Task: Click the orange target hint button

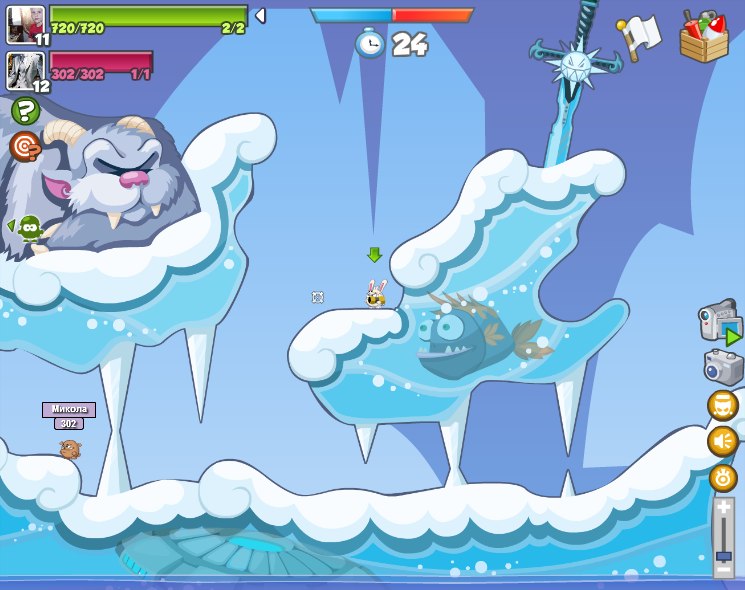Action: point(25,147)
